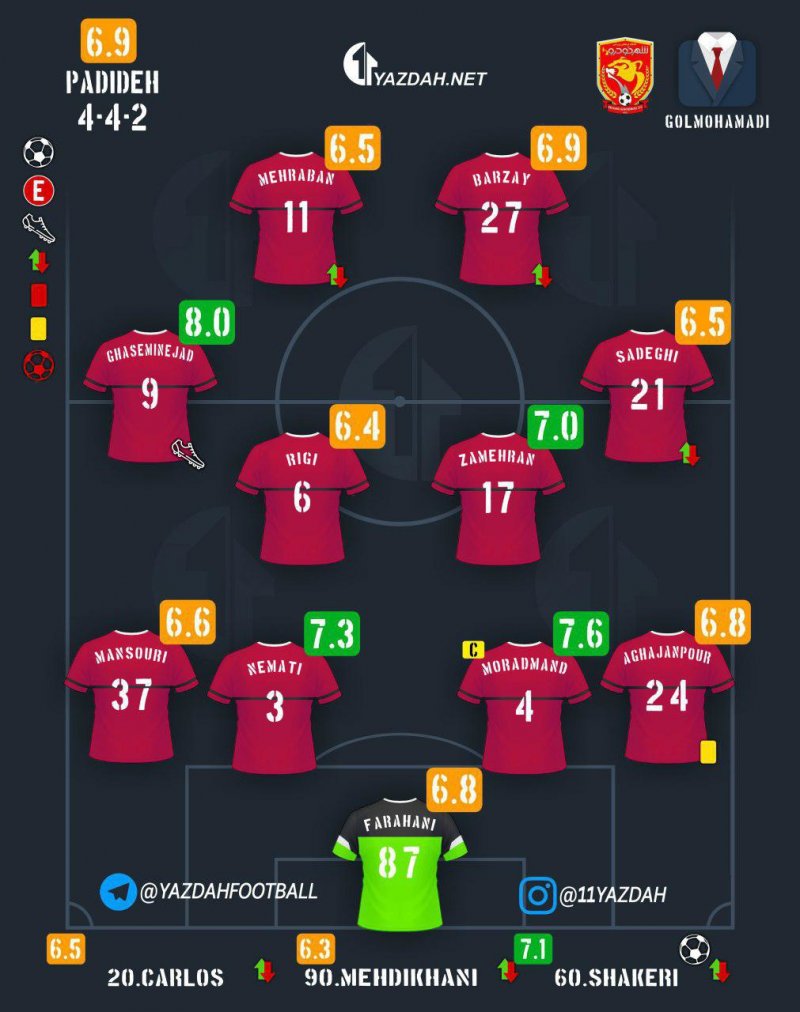This screenshot has width=800, height=1012.
Task: Open the @YAZDAHFOOTBALL Telegram link
Action: (x=208, y=890)
